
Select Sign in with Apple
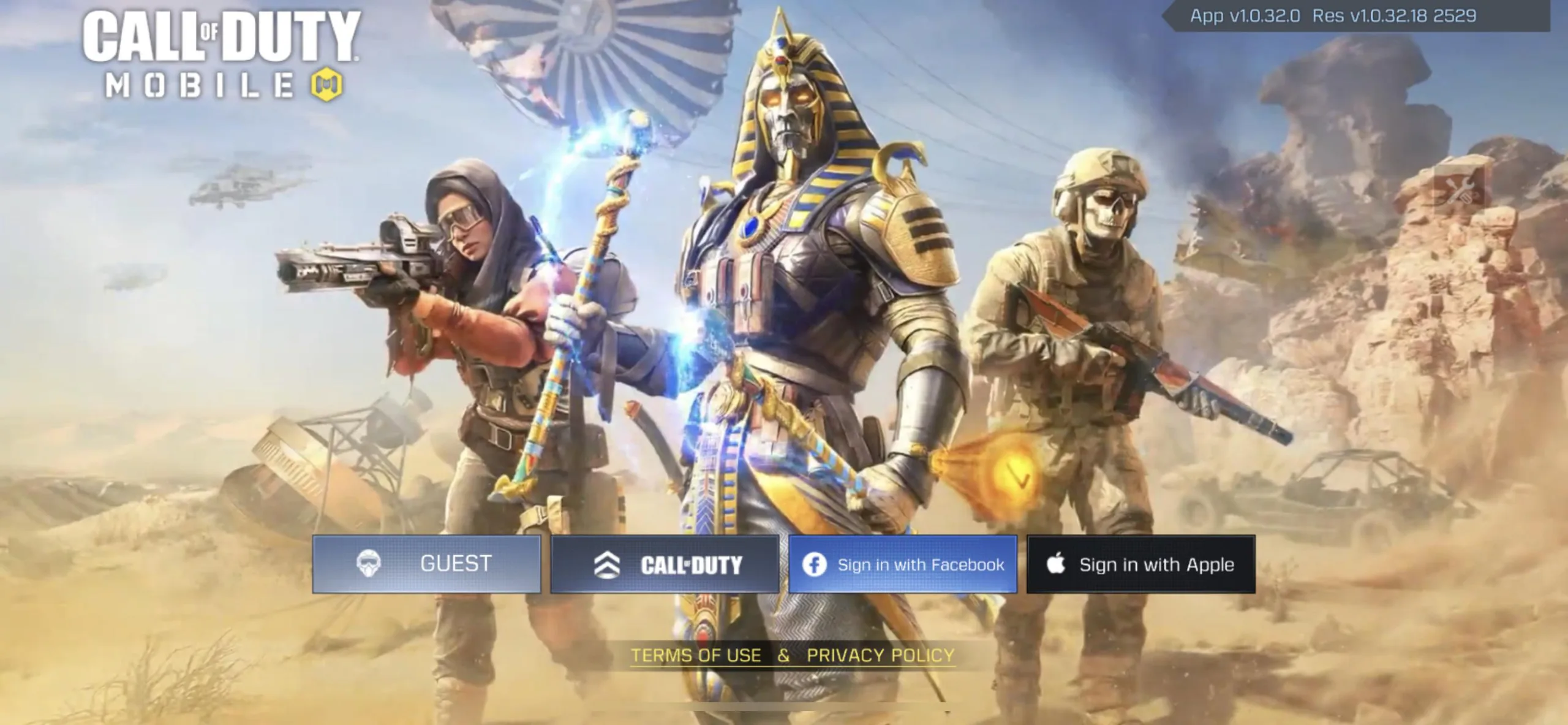pyautogui.click(x=1141, y=564)
